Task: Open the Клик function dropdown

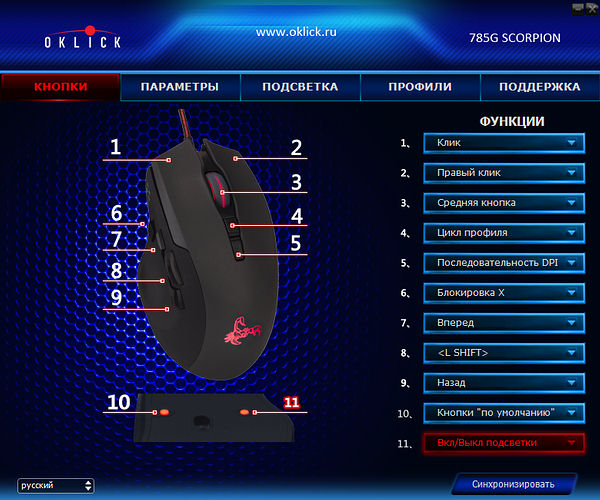Action: coord(503,143)
